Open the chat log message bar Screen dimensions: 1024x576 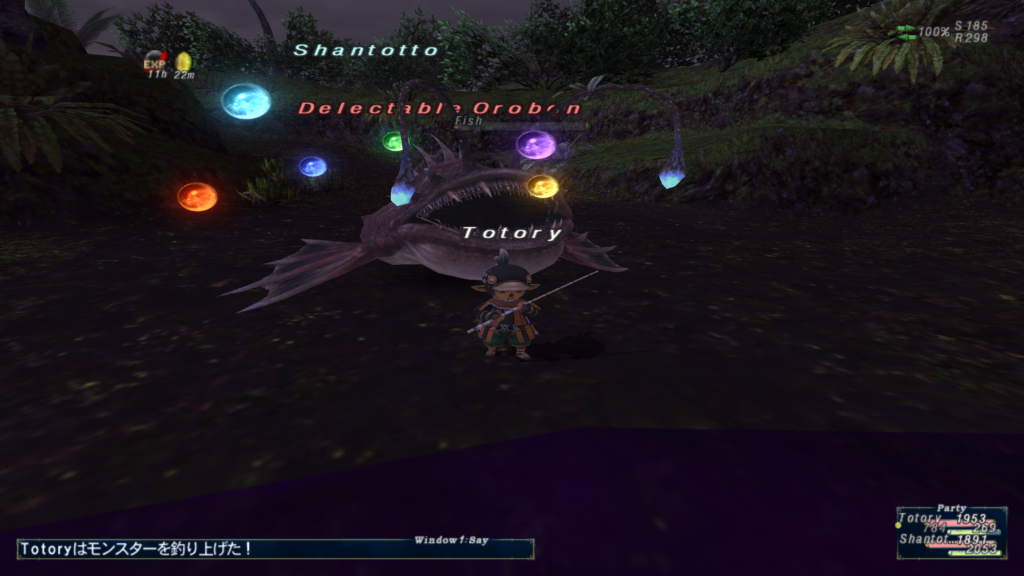(275, 549)
